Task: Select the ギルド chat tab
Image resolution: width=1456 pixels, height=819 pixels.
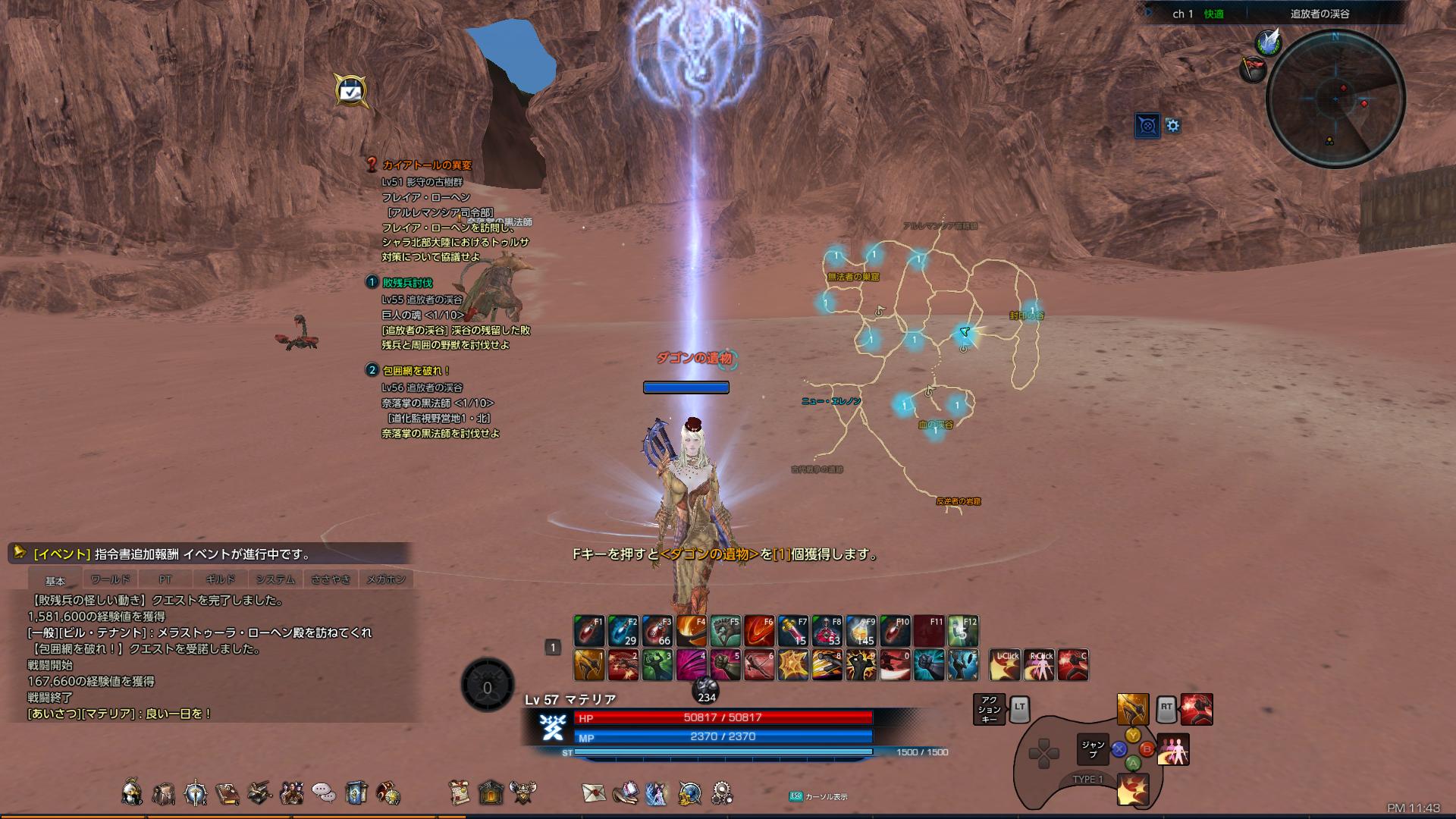Action: click(x=220, y=579)
